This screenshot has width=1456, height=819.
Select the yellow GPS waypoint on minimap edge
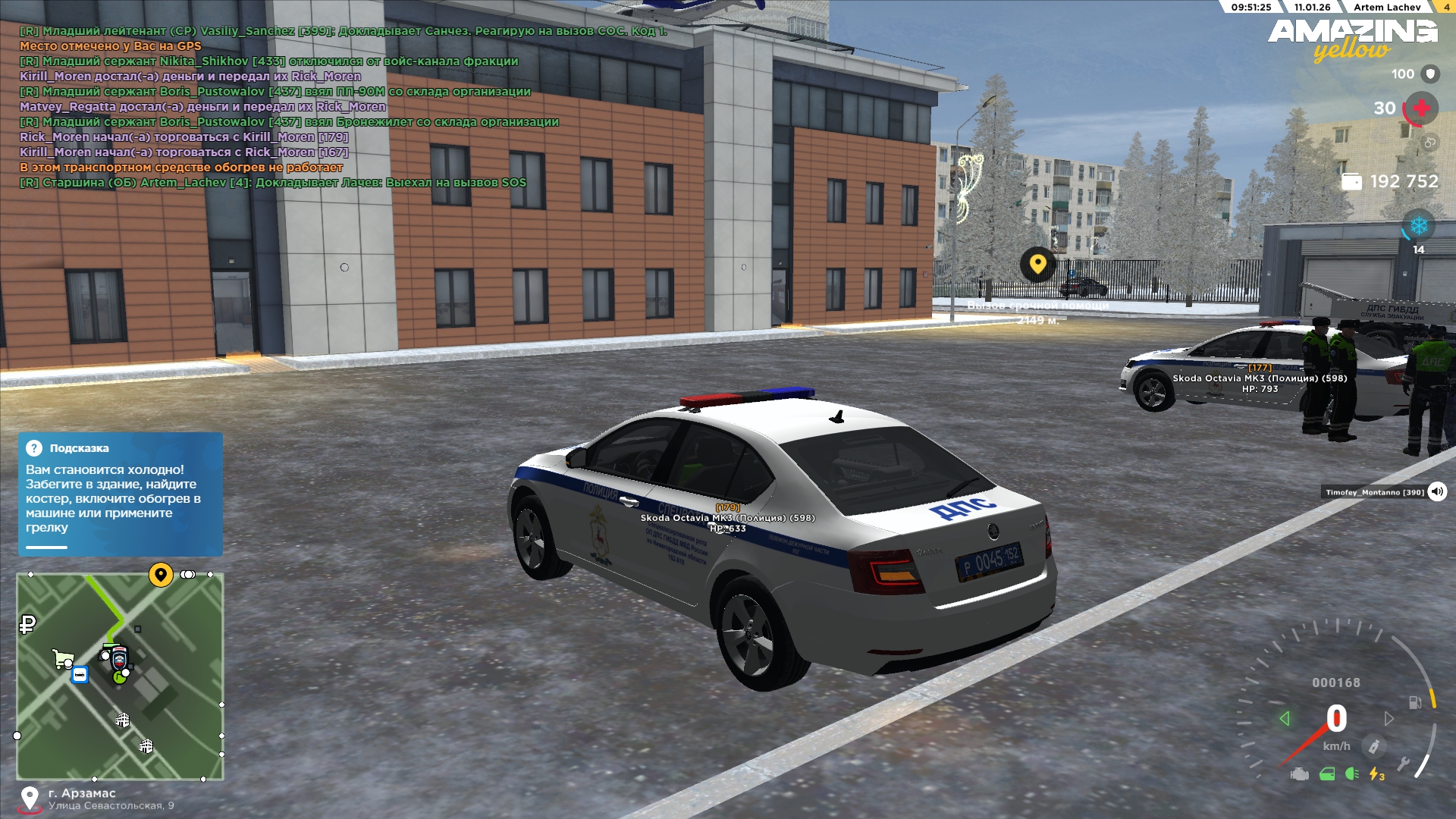click(160, 575)
